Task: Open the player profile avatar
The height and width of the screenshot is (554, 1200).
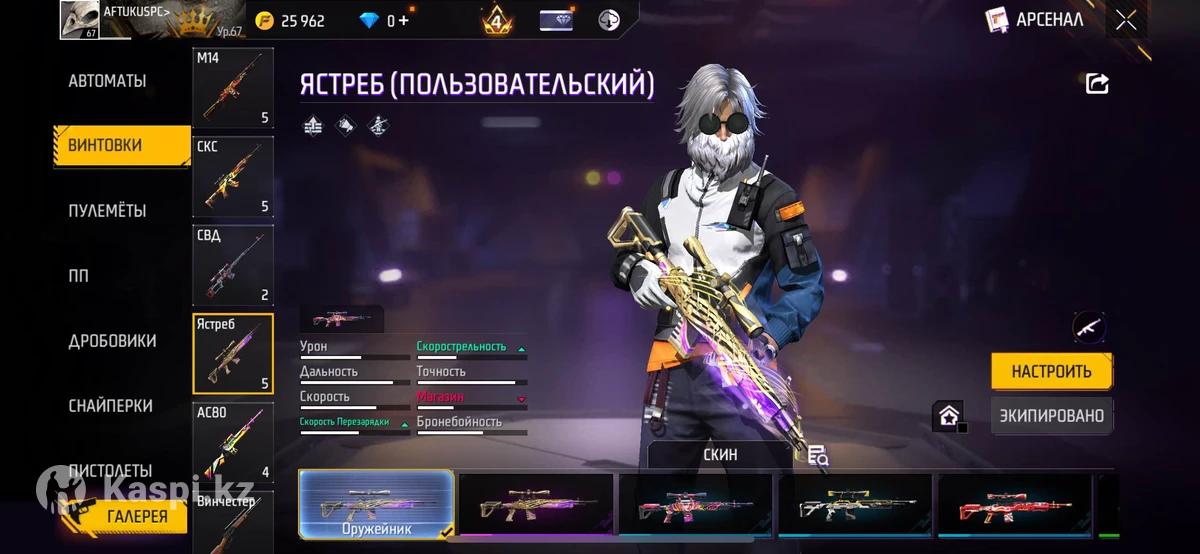Action: coord(79,20)
